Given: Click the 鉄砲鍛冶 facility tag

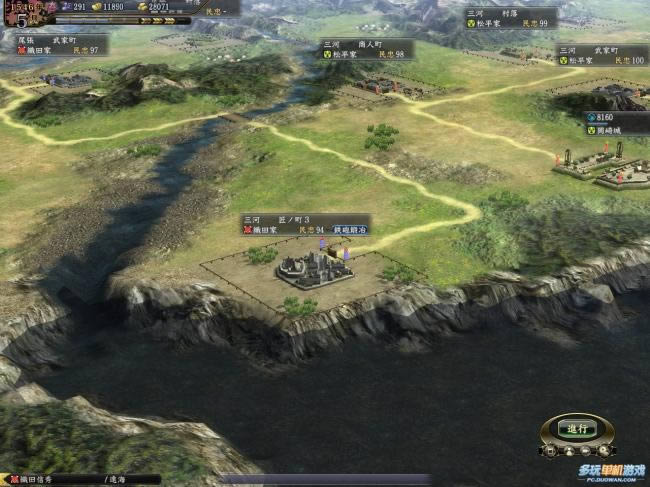Looking at the screenshot, I should click(x=350, y=230).
